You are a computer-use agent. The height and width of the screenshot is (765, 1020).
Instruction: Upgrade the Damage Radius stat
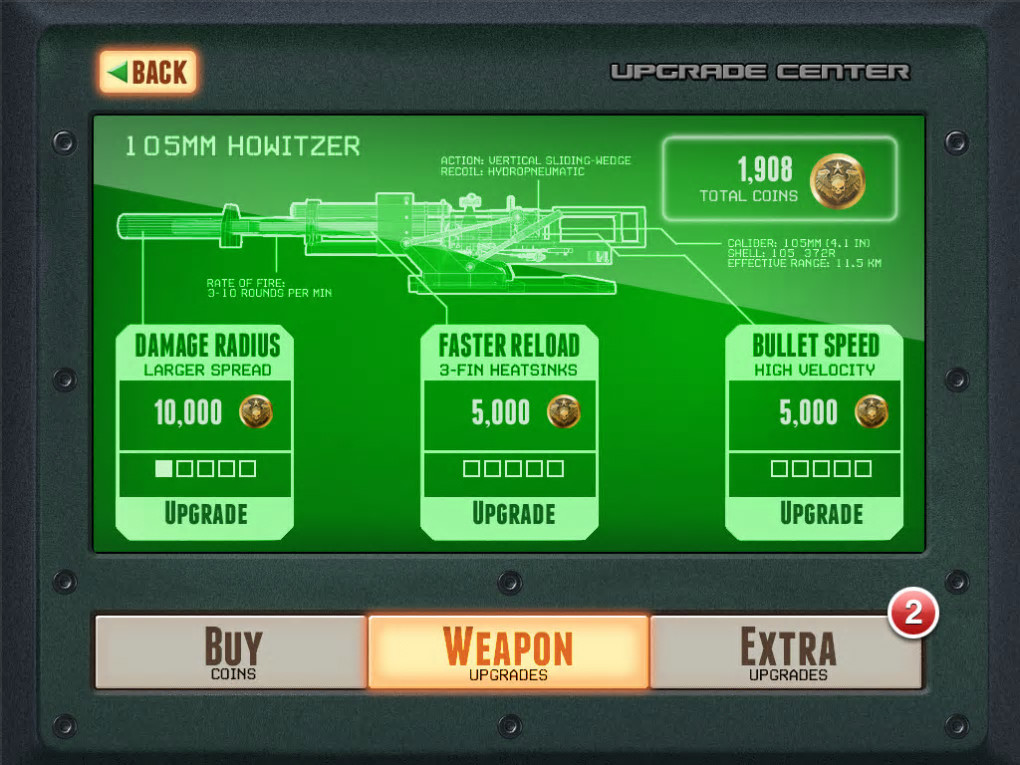coord(205,514)
